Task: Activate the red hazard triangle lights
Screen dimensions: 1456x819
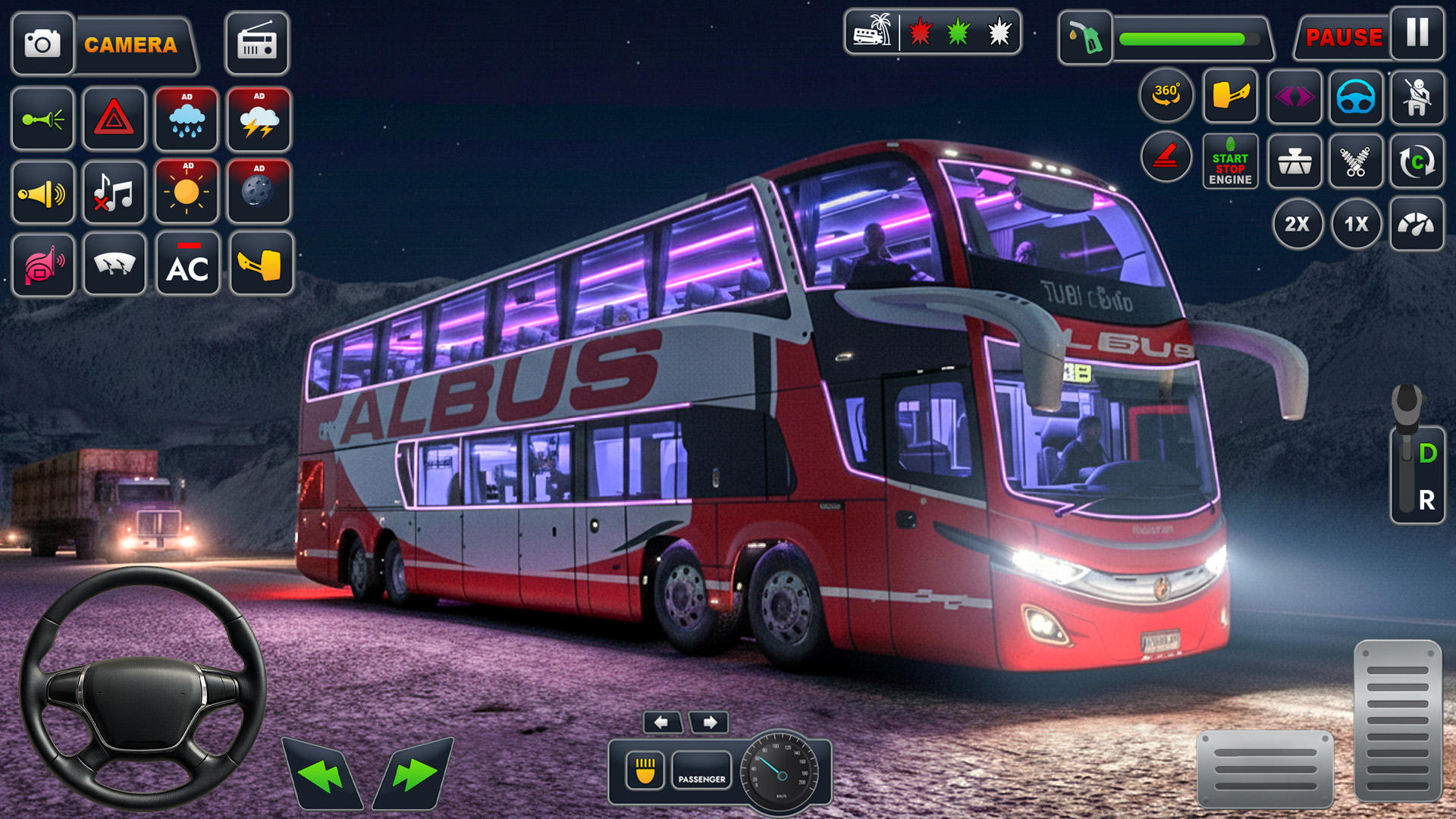Action: (114, 119)
